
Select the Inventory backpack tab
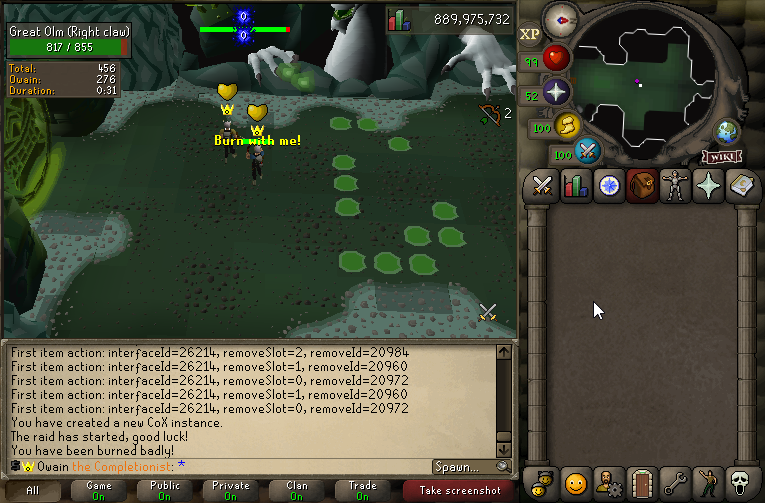pyautogui.click(x=642, y=185)
